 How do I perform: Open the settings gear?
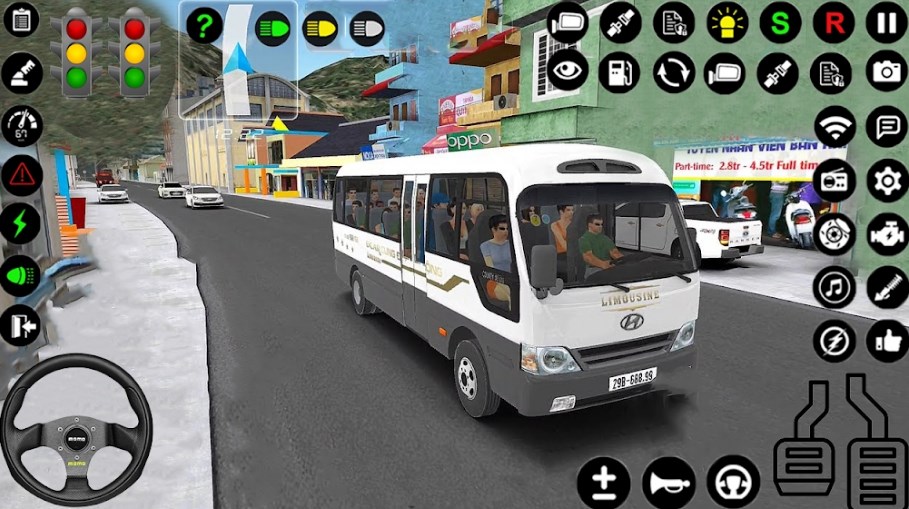click(886, 181)
